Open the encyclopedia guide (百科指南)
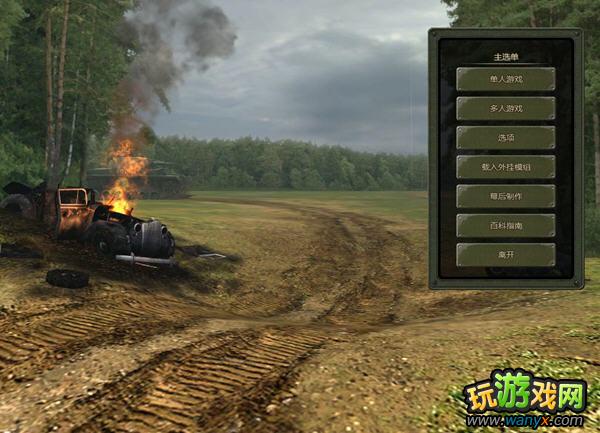The width and height of the screenshot is (600, 433). (505, 225)
